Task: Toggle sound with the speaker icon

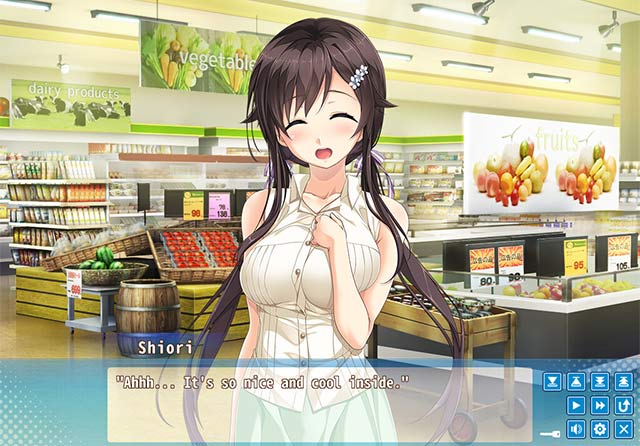Action: tap(576, 429)
